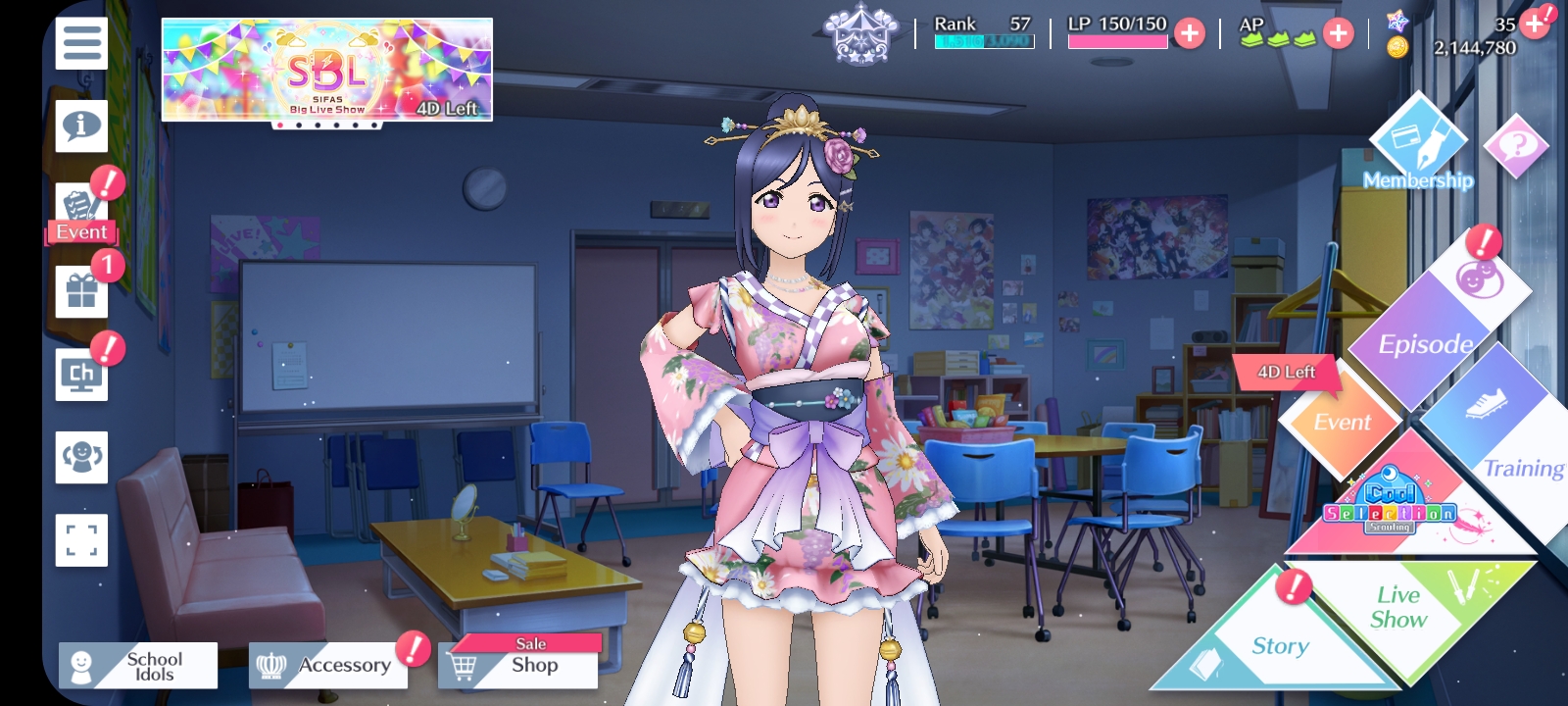Add LP with the plus button
The height and width of the screenshot is (706, 1568).
(x=1190, y=34)
